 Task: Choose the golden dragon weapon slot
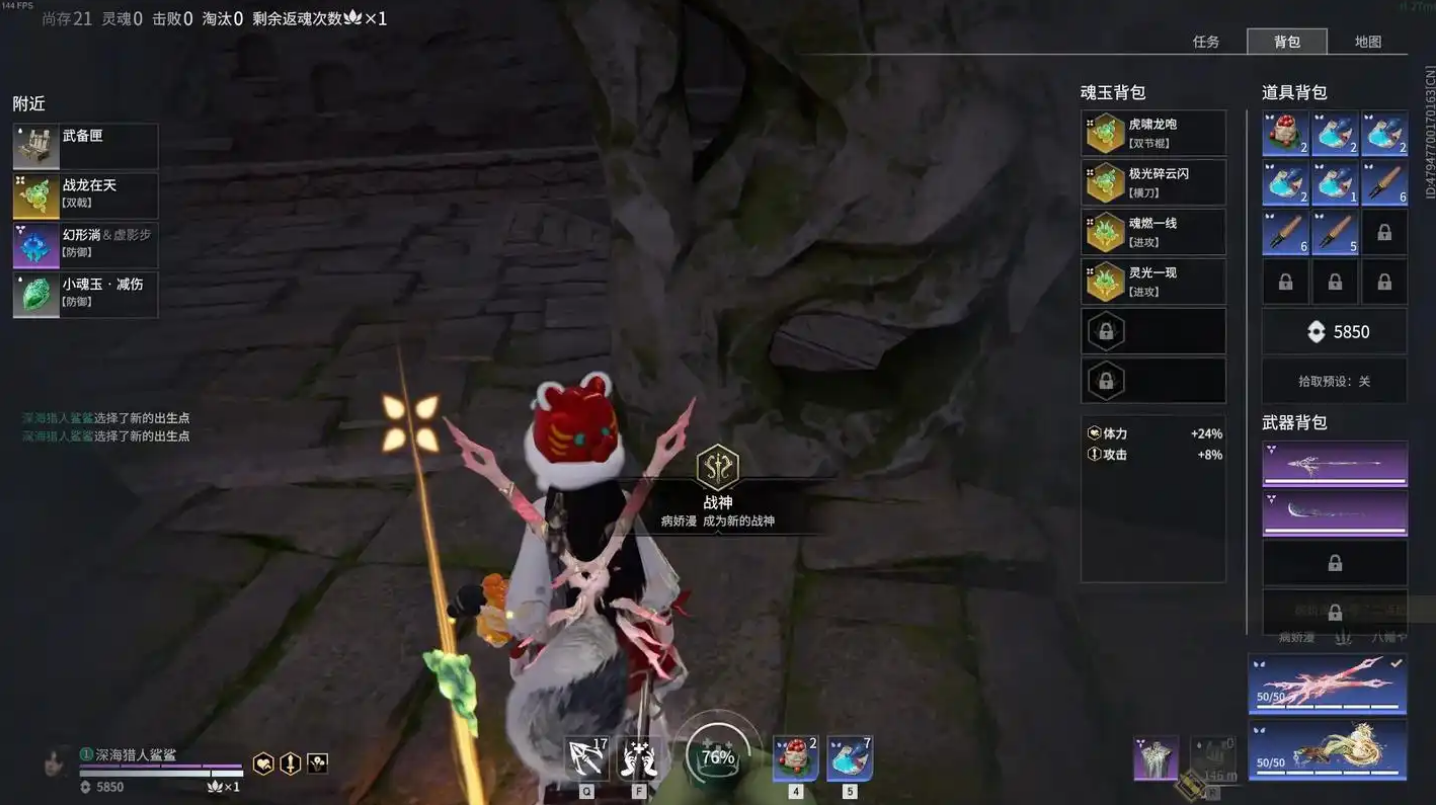point(1327,750)
